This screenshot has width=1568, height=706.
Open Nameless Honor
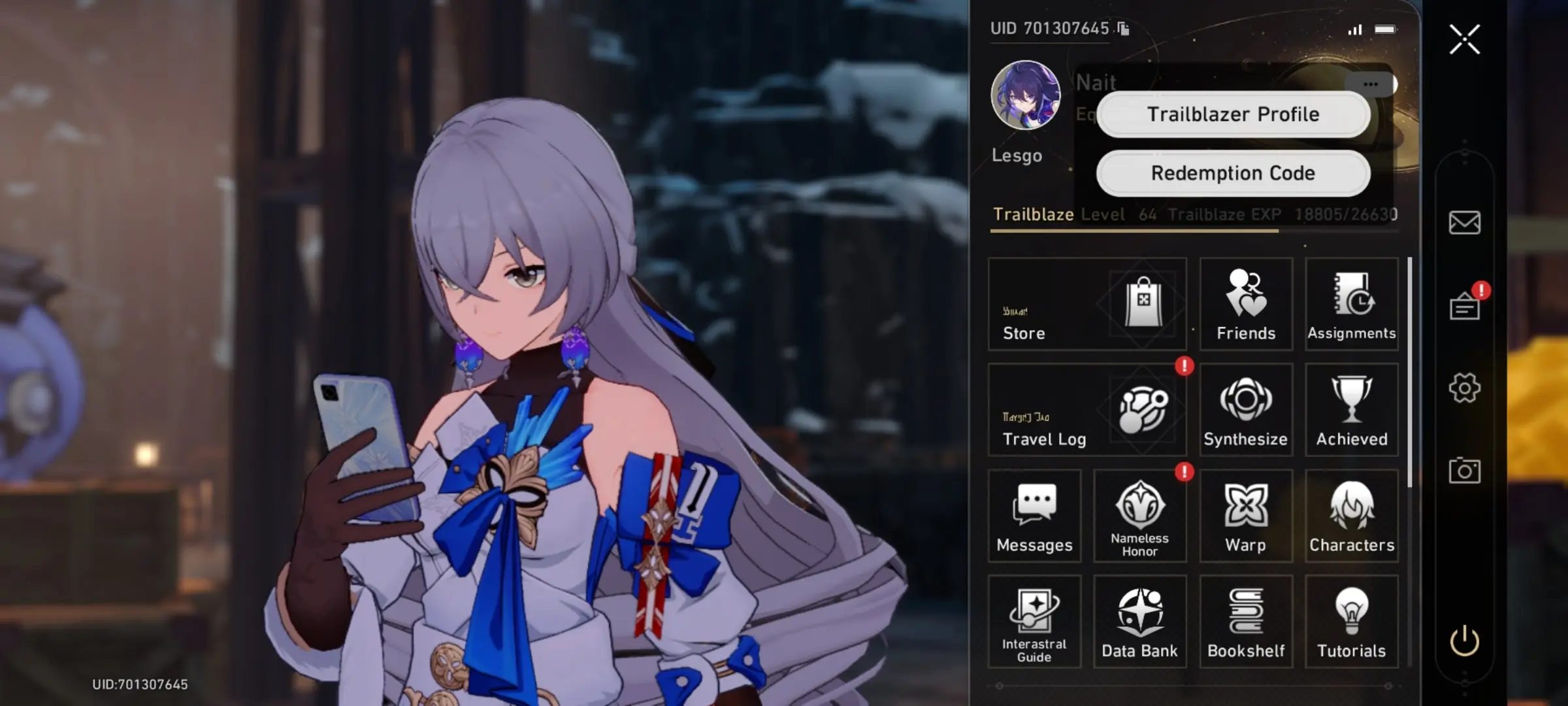tap(1140, 516)
